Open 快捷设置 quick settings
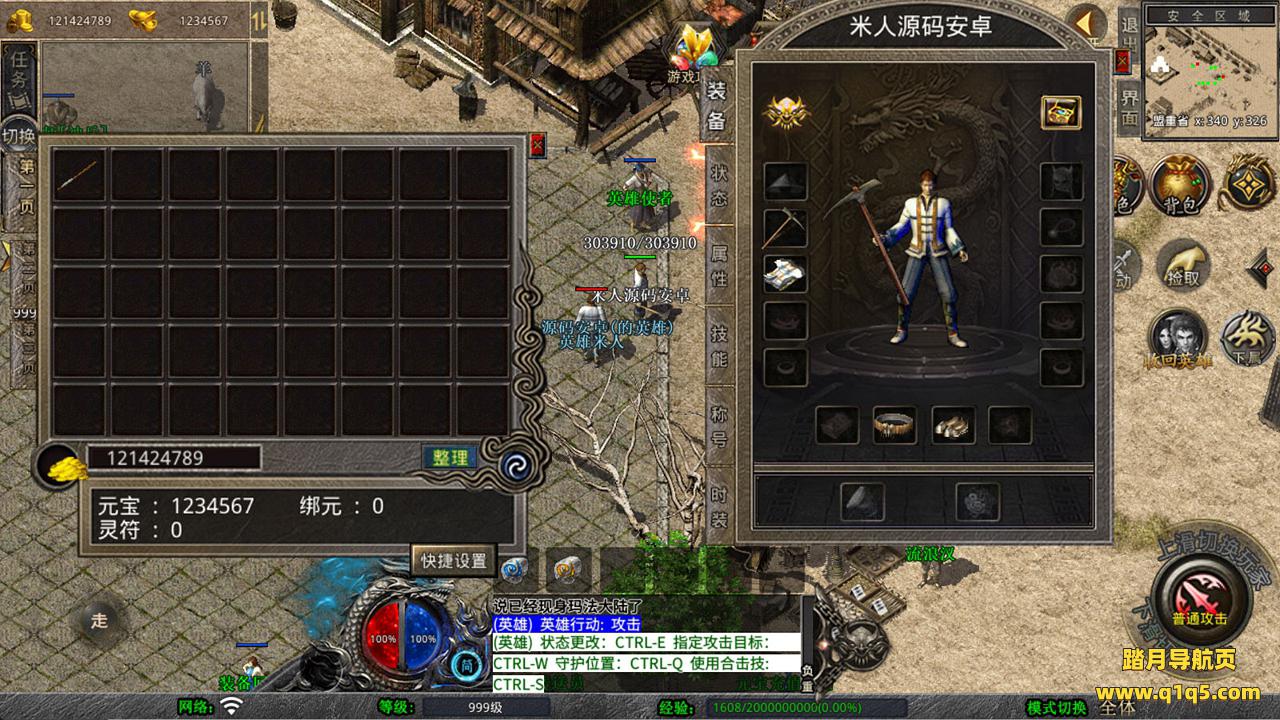The height and width of the screenshot is (720, 1280). point(453,561)
